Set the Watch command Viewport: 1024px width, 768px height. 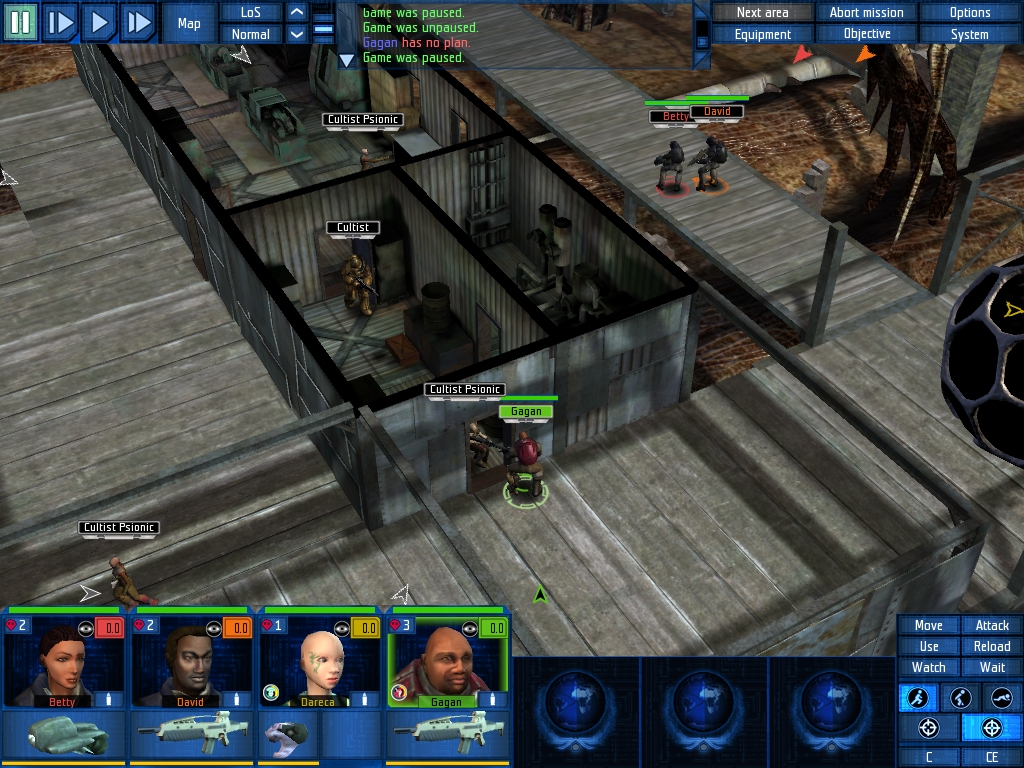click(928, 667)
